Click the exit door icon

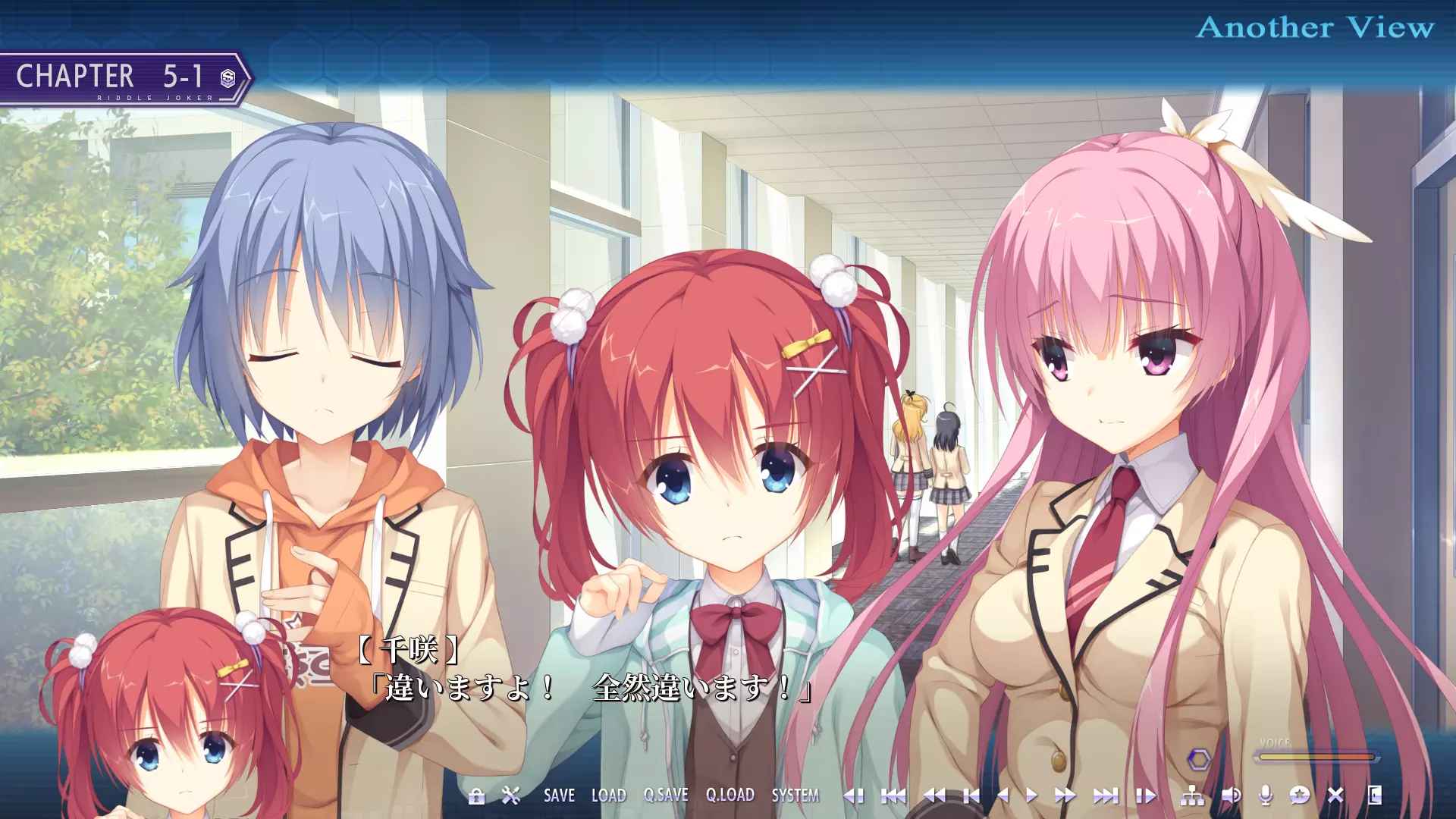[1374, 795]
